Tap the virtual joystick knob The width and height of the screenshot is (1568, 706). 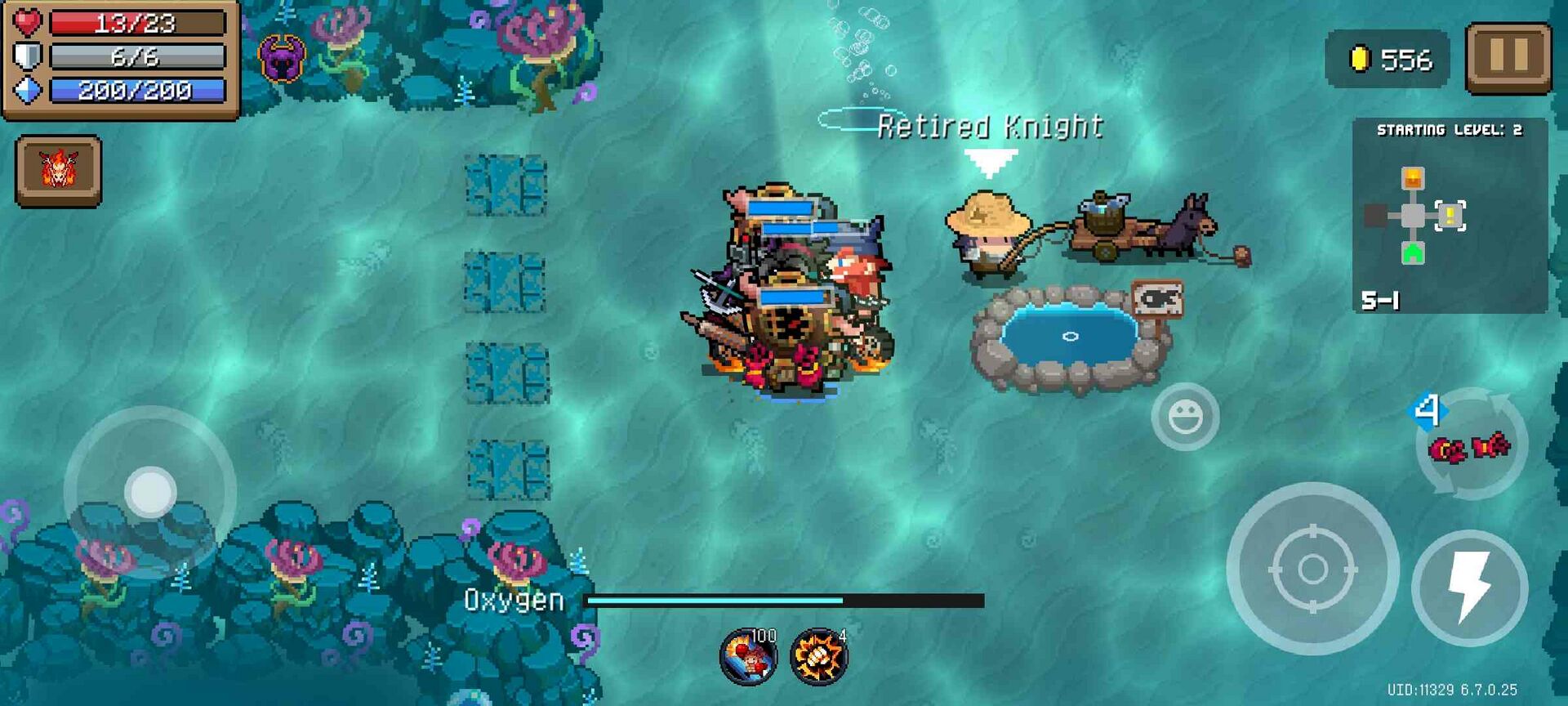pyautogui.click(x=150, y=493)
